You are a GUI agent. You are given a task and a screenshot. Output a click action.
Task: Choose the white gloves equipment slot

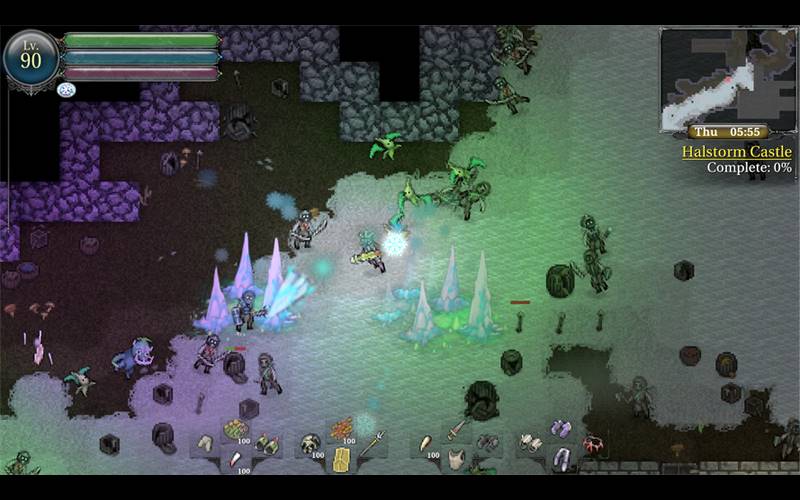[x=531, y=441]
